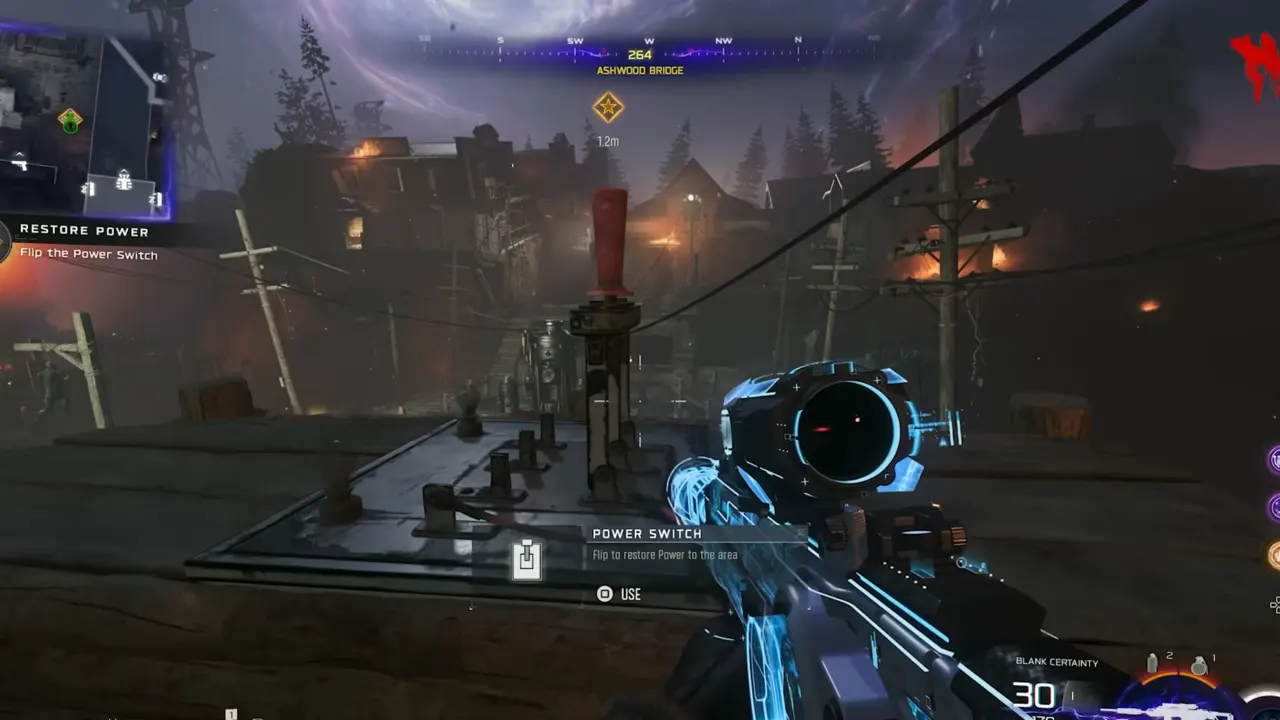Select the frag grenade icon showing 1

(x=1200, y=666)
